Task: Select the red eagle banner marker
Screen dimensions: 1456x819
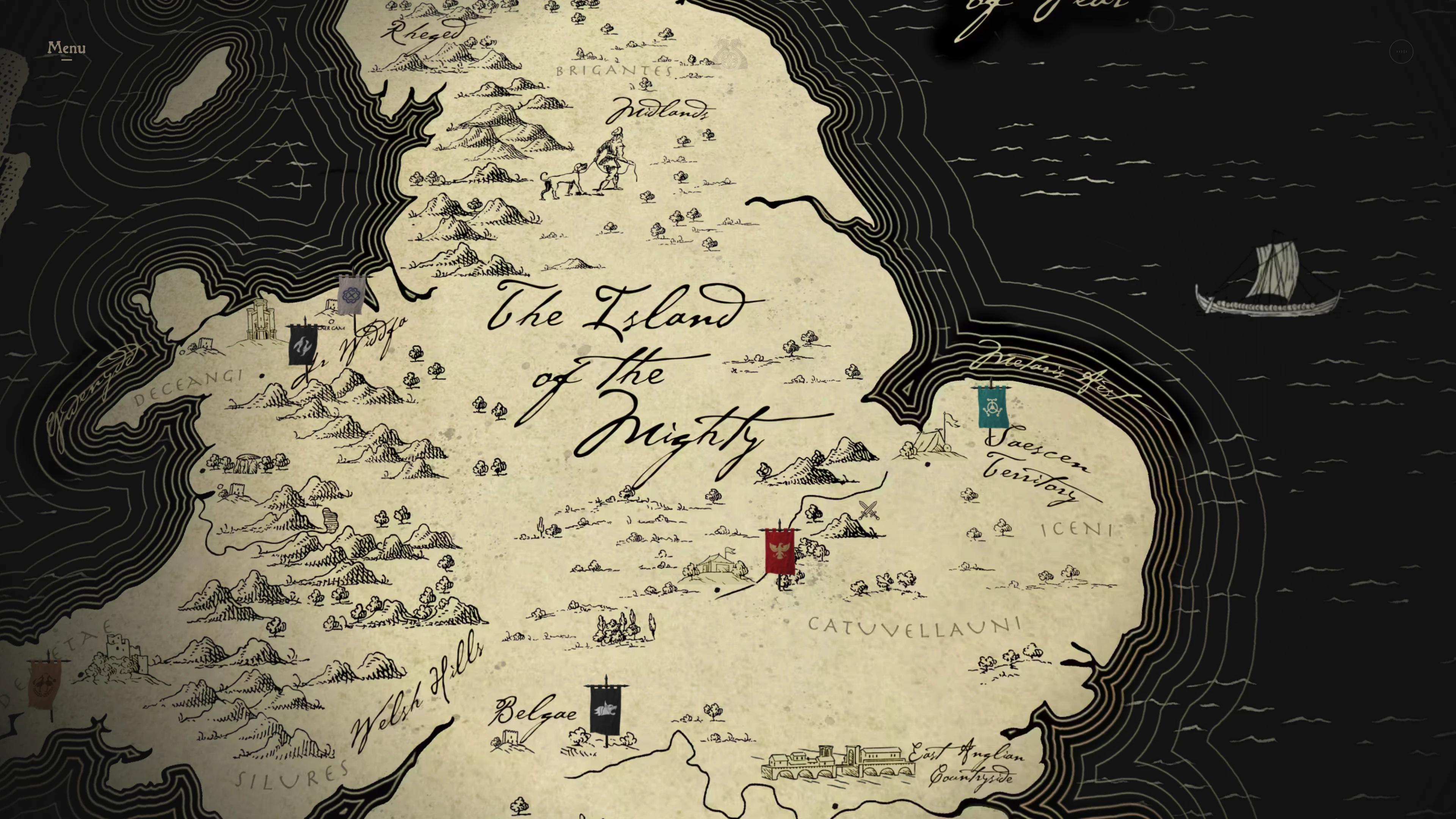Action: point(780,552)
